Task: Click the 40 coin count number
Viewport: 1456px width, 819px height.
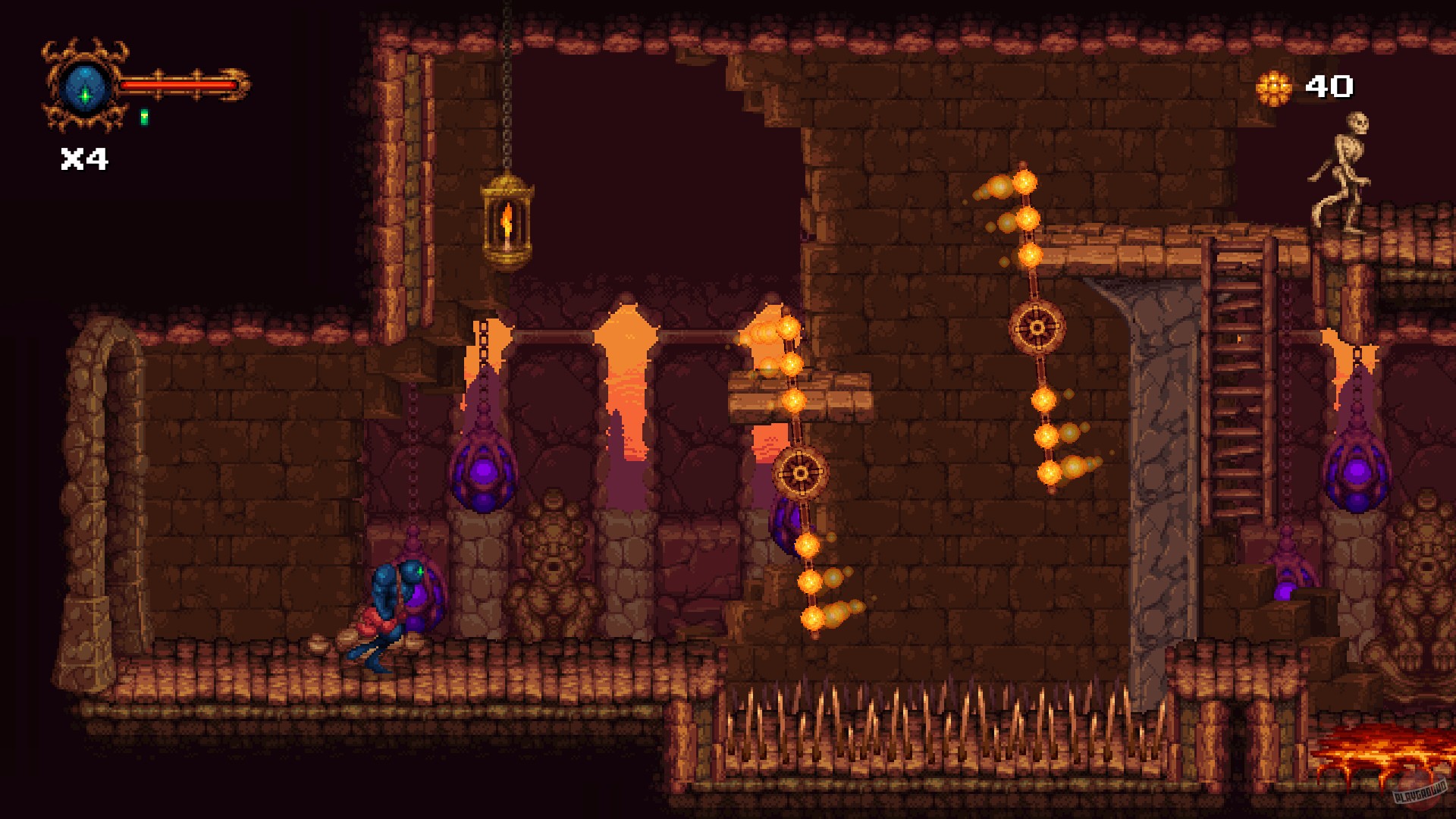Action: (1332, 86)
